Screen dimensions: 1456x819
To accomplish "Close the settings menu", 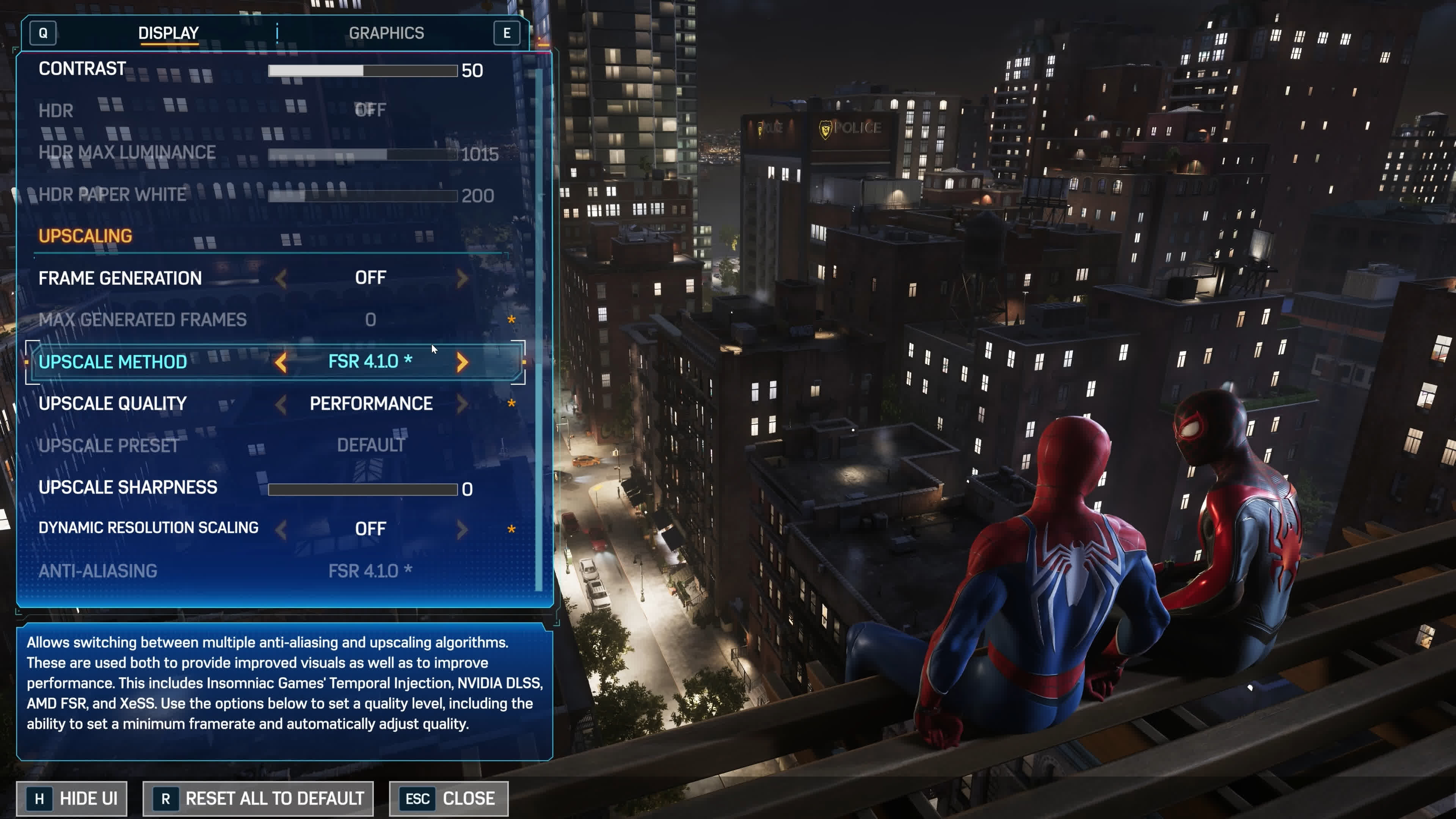I will [x=449, y=799].
